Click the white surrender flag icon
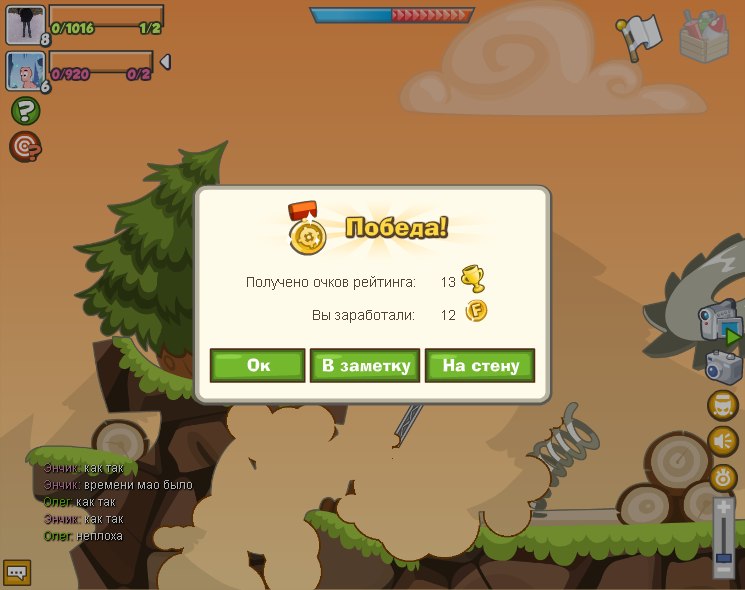This screenshot has height=590, width=745. pos(640,35)
